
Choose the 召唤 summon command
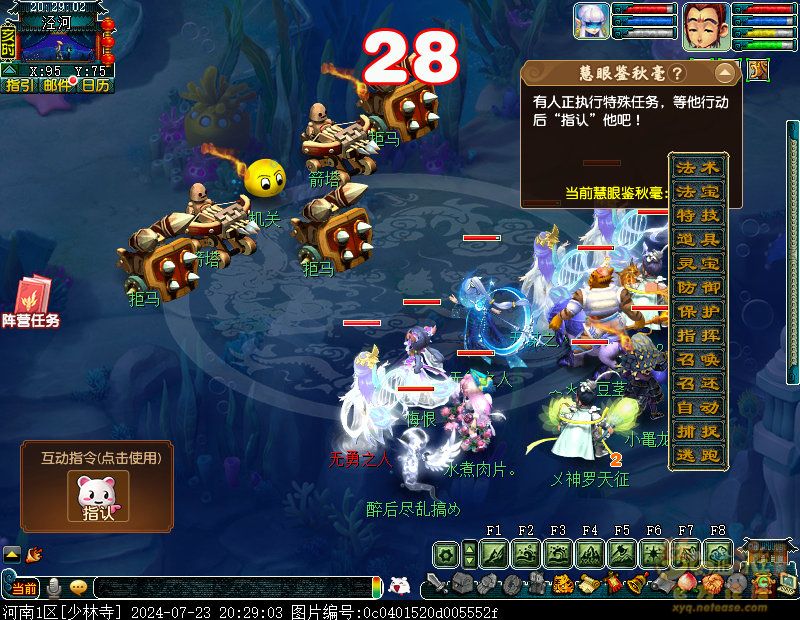coord(697,360)
